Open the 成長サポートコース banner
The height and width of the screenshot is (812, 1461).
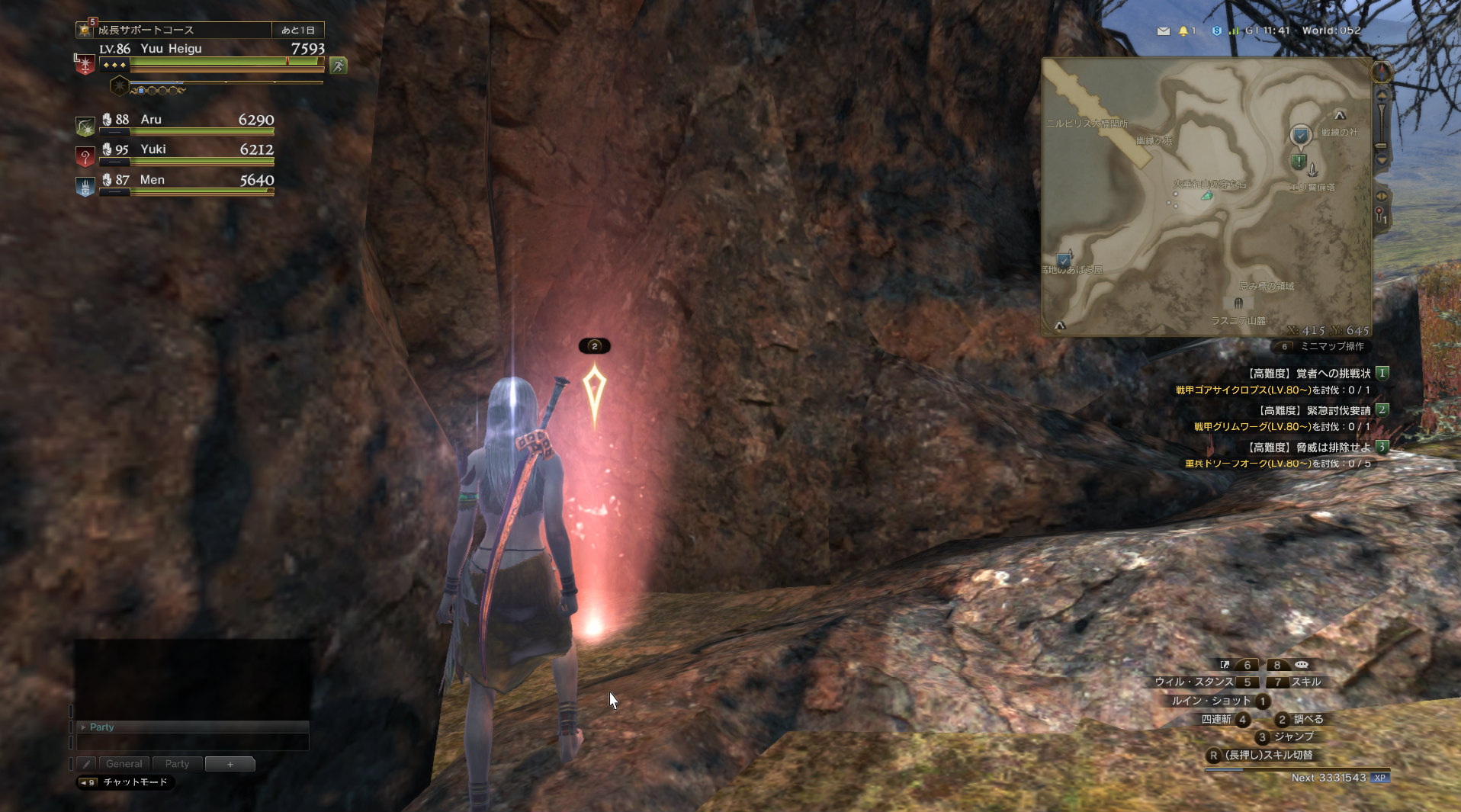click(x=183, y=30)
